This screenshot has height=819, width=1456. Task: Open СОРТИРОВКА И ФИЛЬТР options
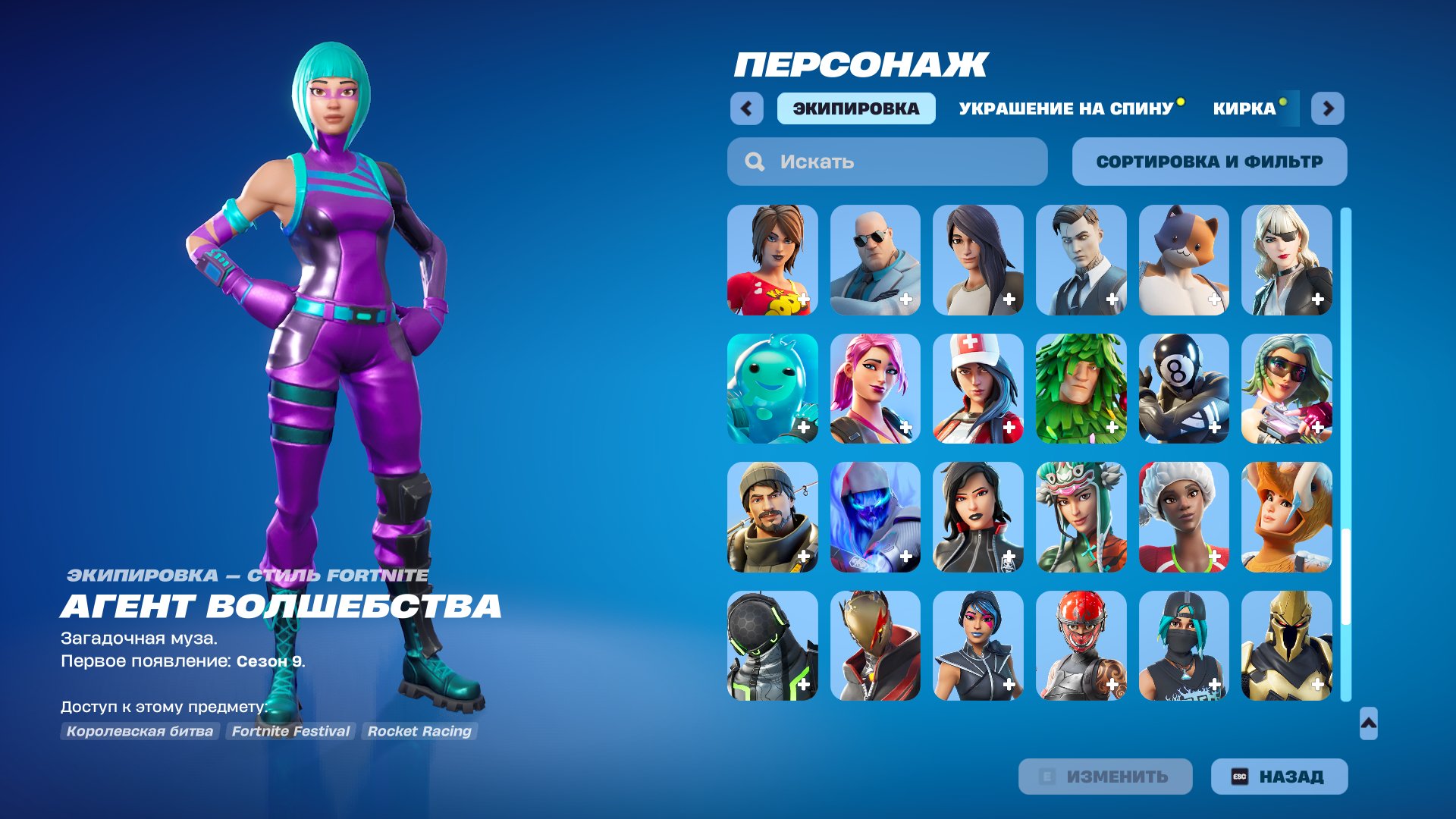tap(1209, 161)
